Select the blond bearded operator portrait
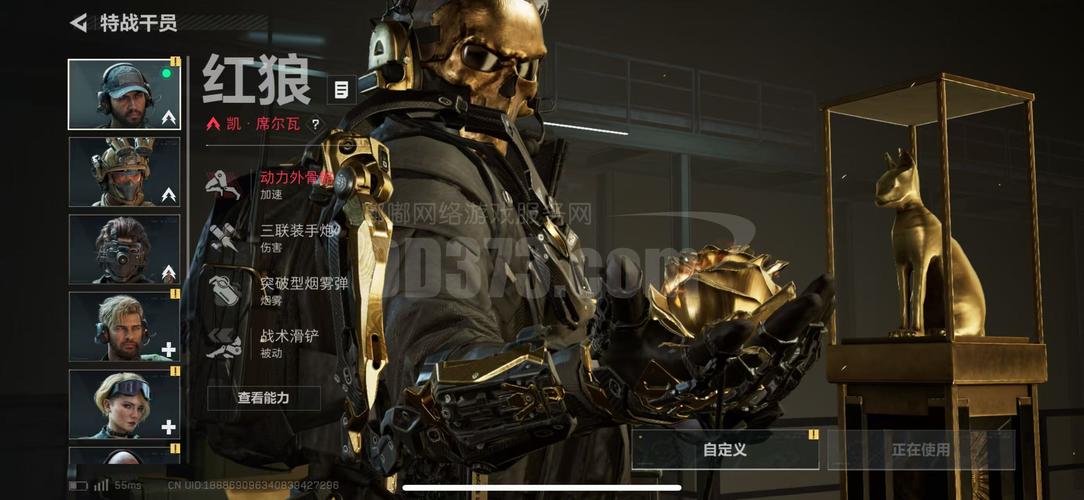 (x=124, y=326)
